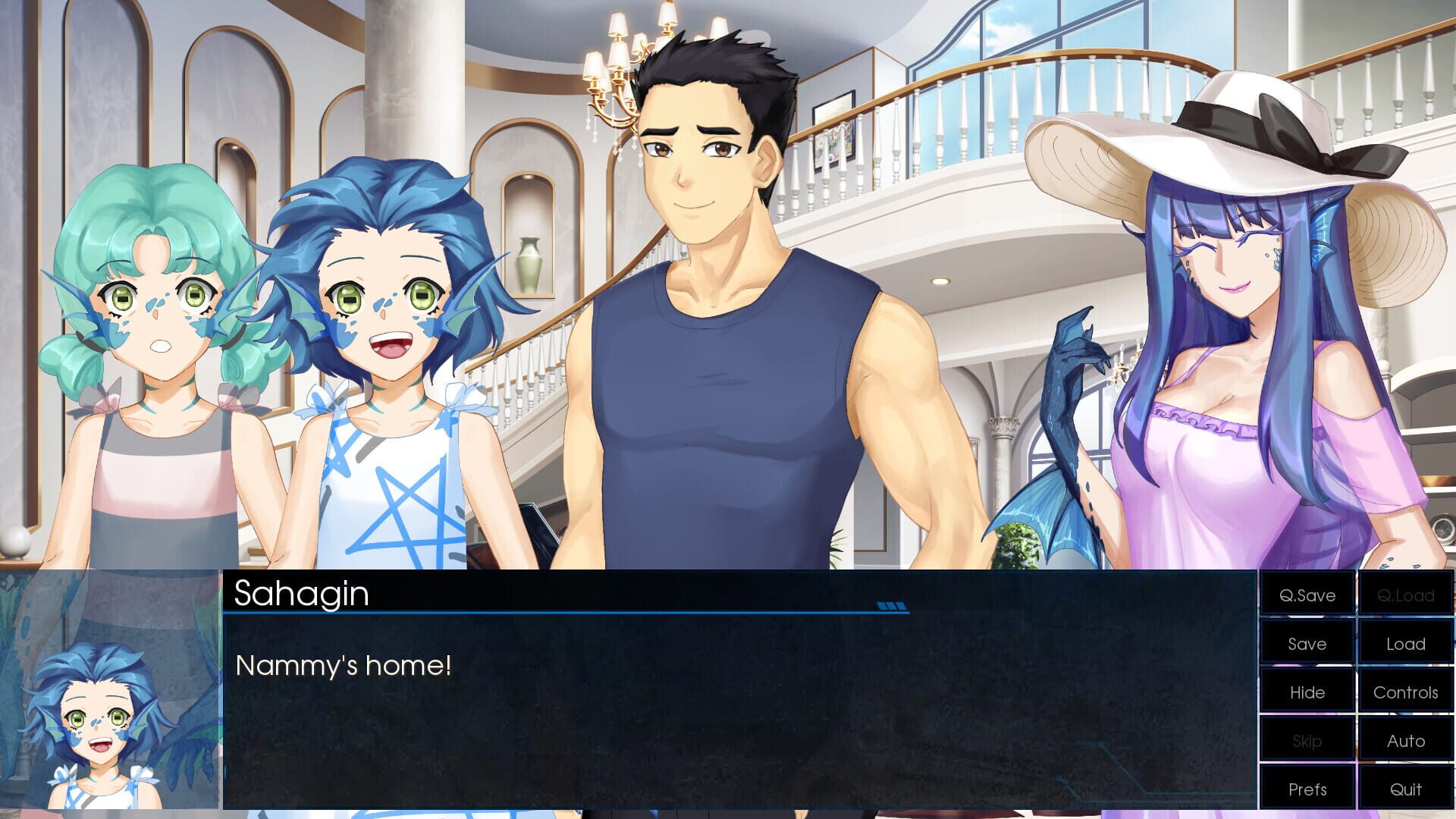The height and width of the screenshot is (819, 1456).
Task: Hide the dialogue window
Action: point(1308,692)
